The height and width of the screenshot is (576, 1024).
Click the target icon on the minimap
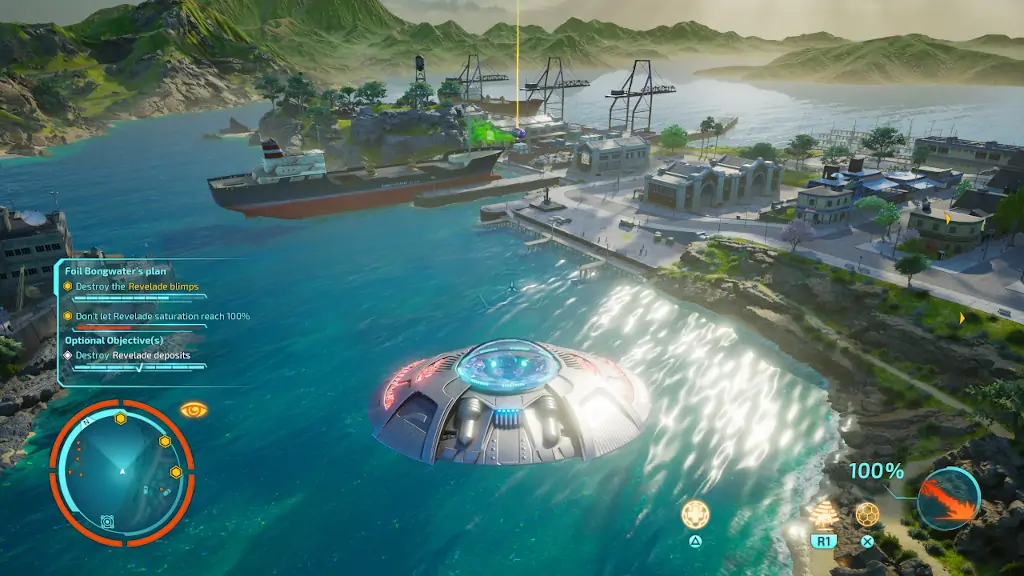pyautogui.click(x=107, y=521)
